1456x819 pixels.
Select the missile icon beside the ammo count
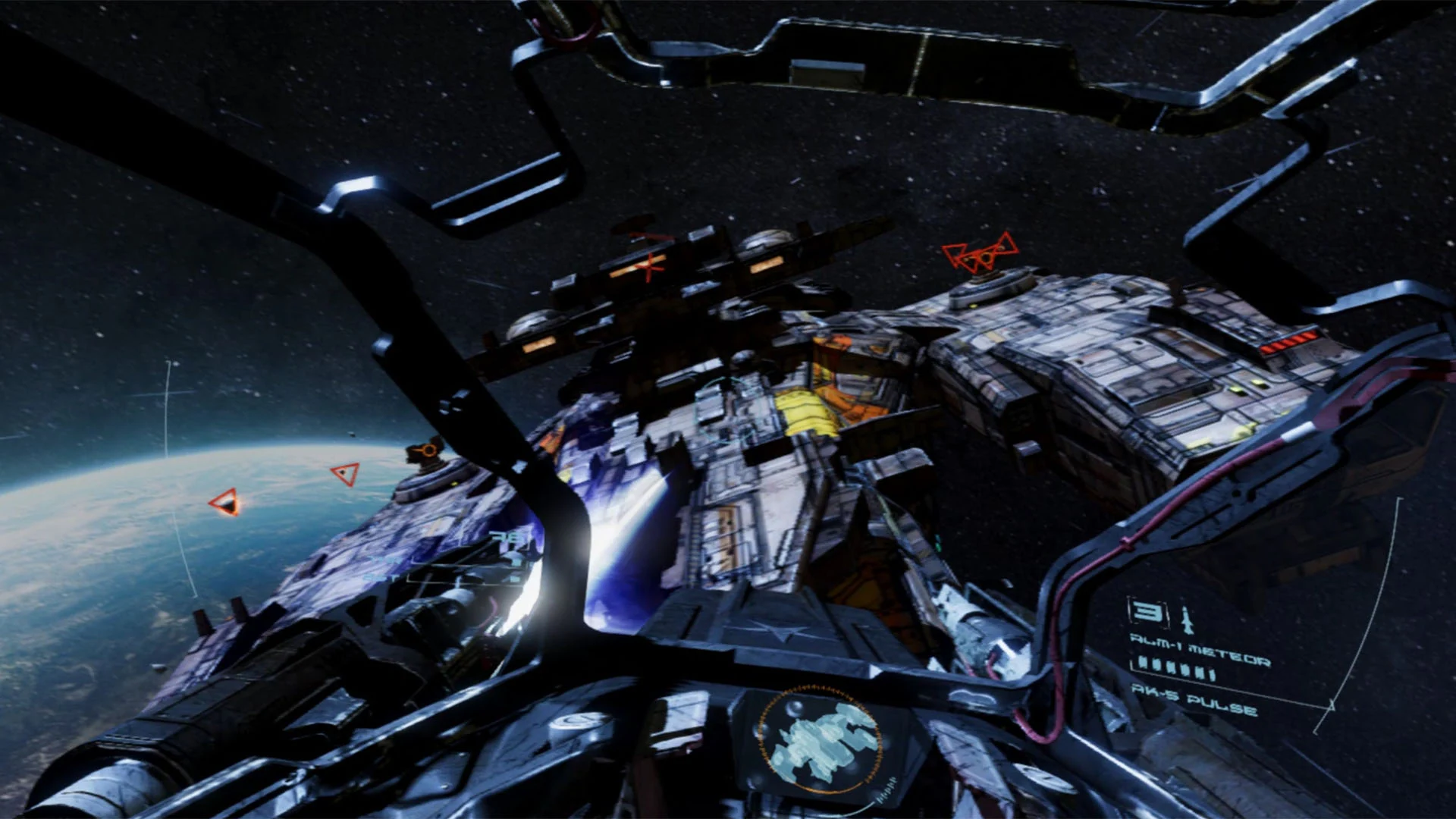coord(1186,618)
